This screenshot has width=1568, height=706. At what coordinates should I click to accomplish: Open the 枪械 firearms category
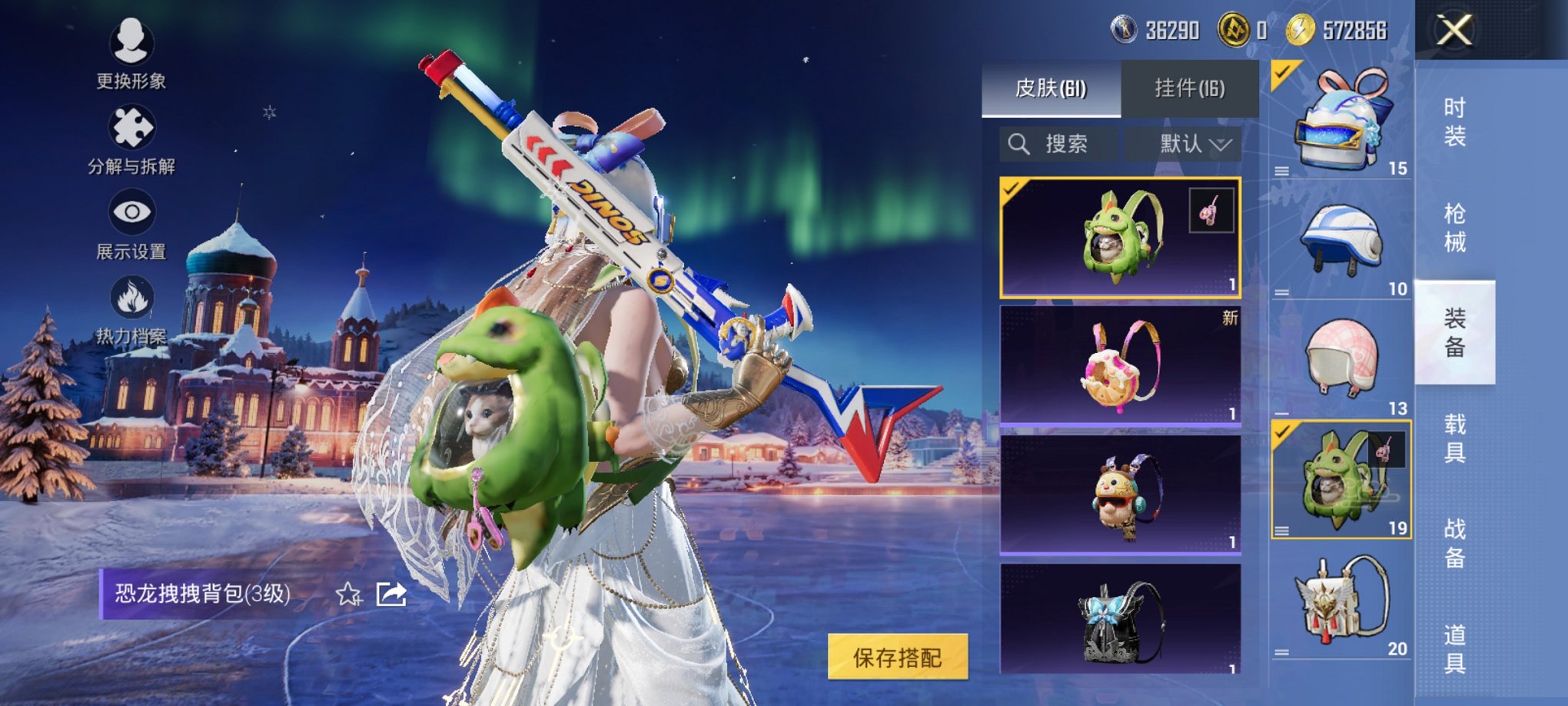[x=1454, y=228]
